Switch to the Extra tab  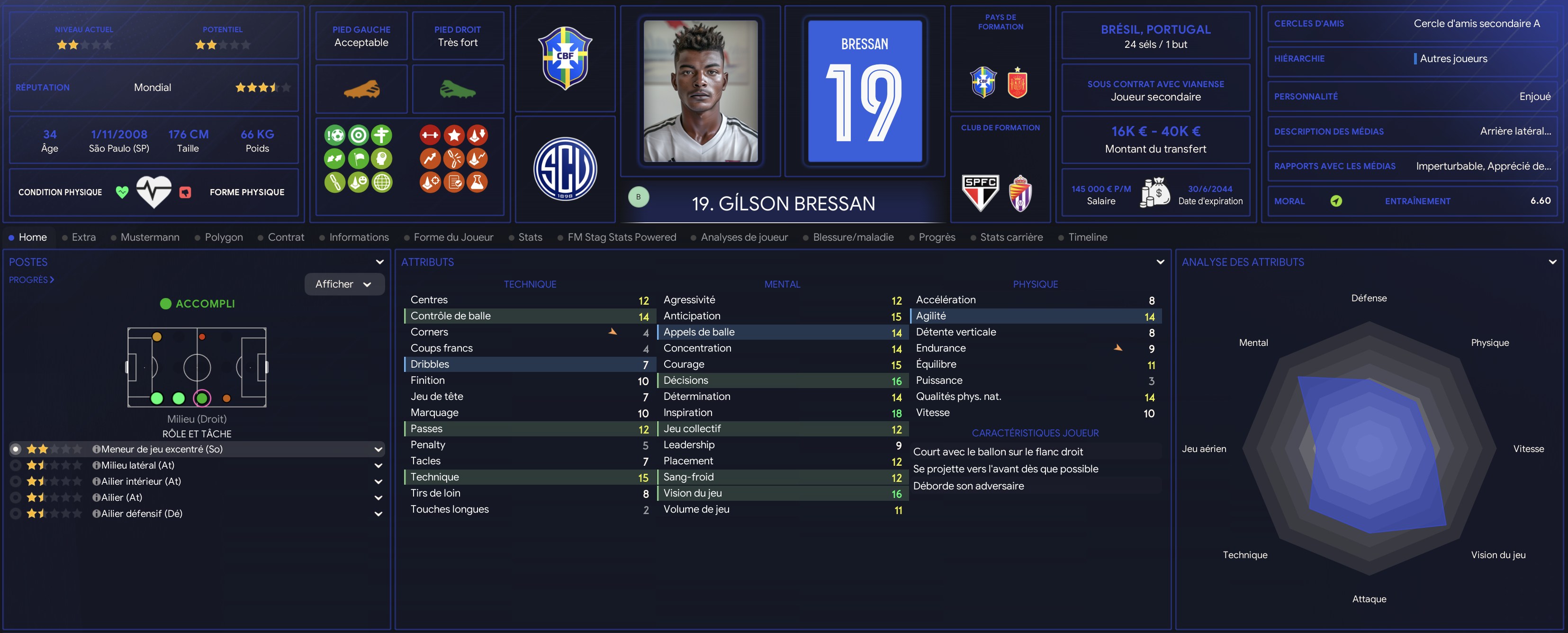coord(83,237)
